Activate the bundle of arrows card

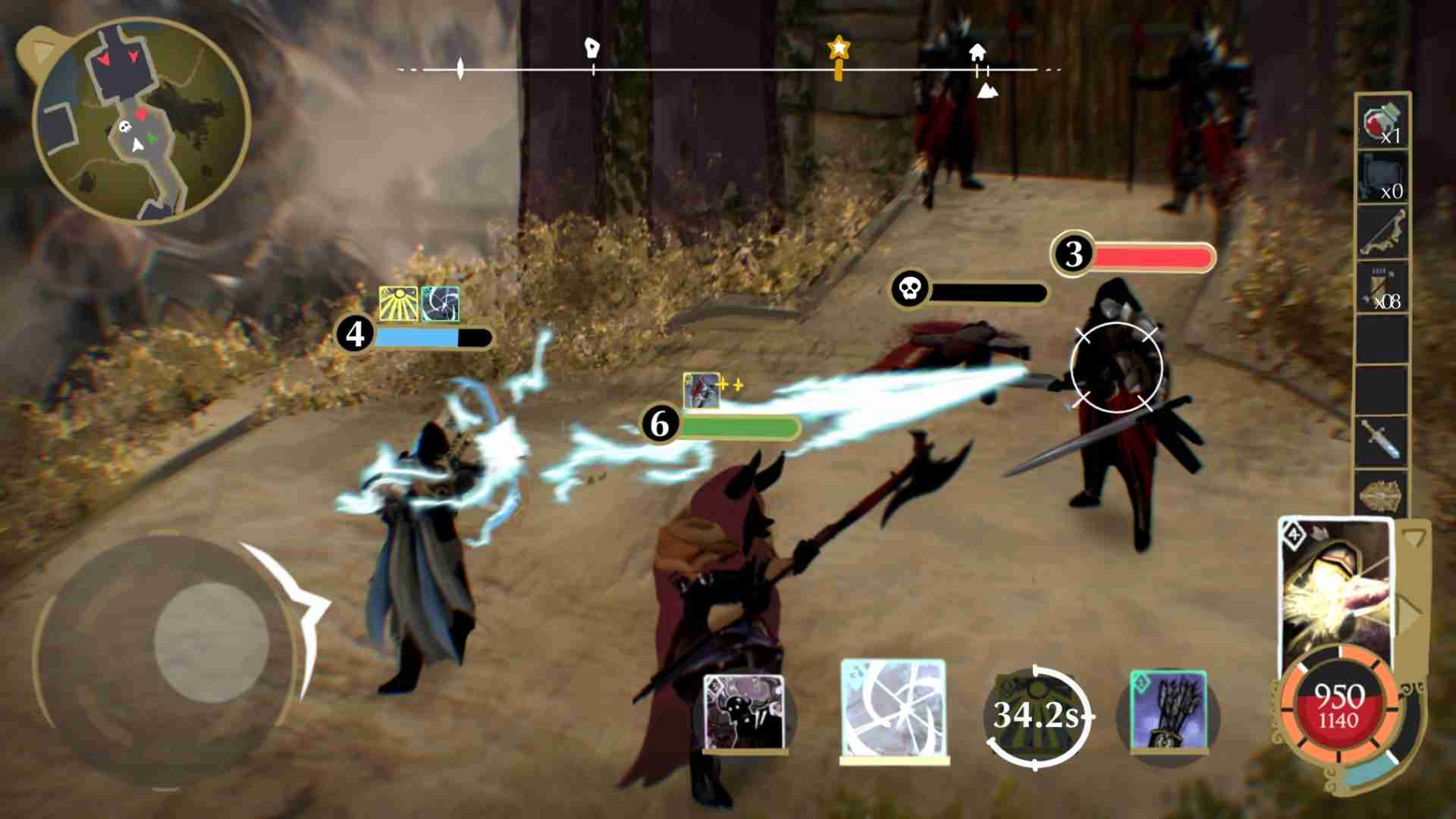pos(1168,713)
